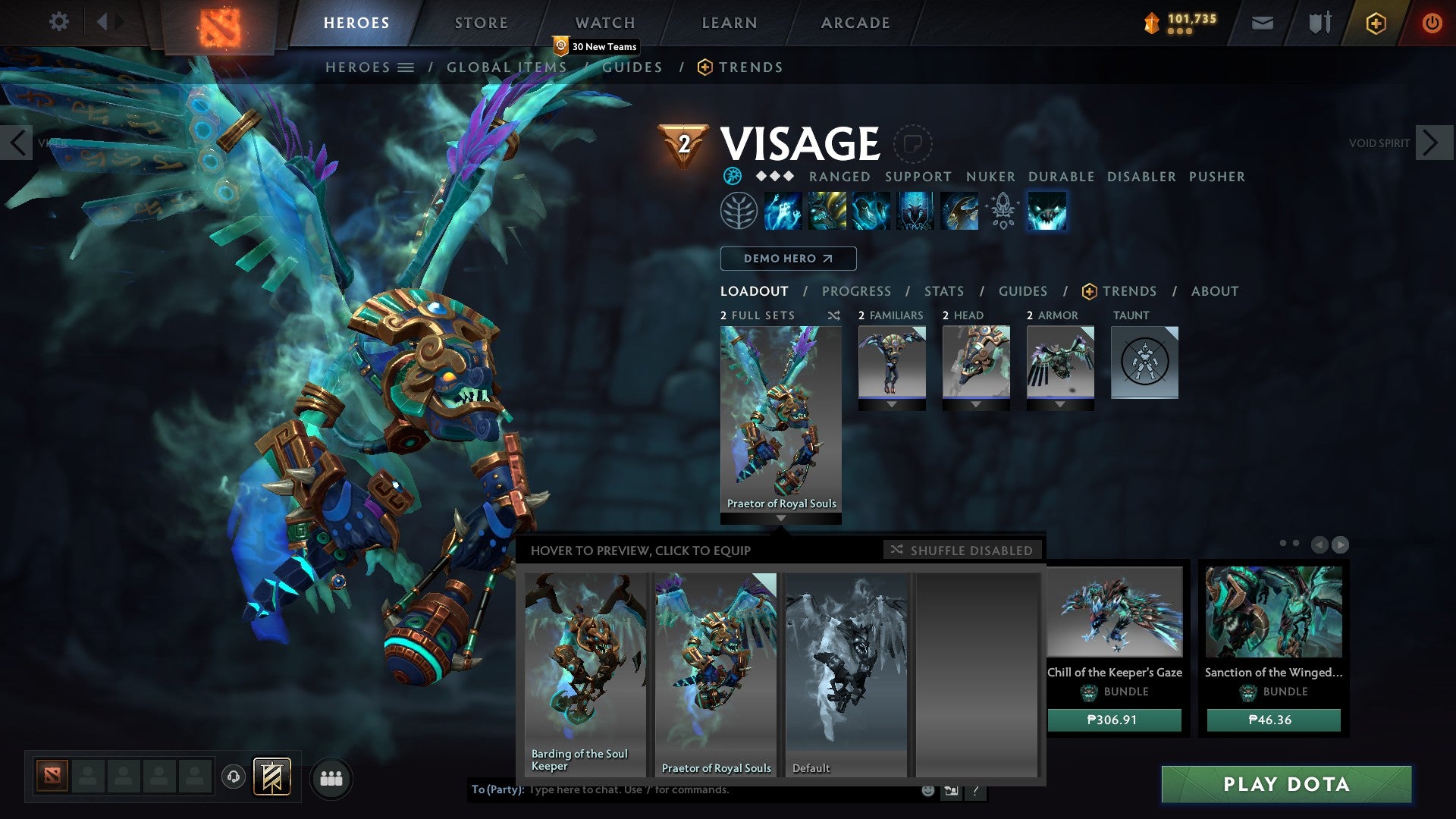View the hero Progress tab

point(856,291)
